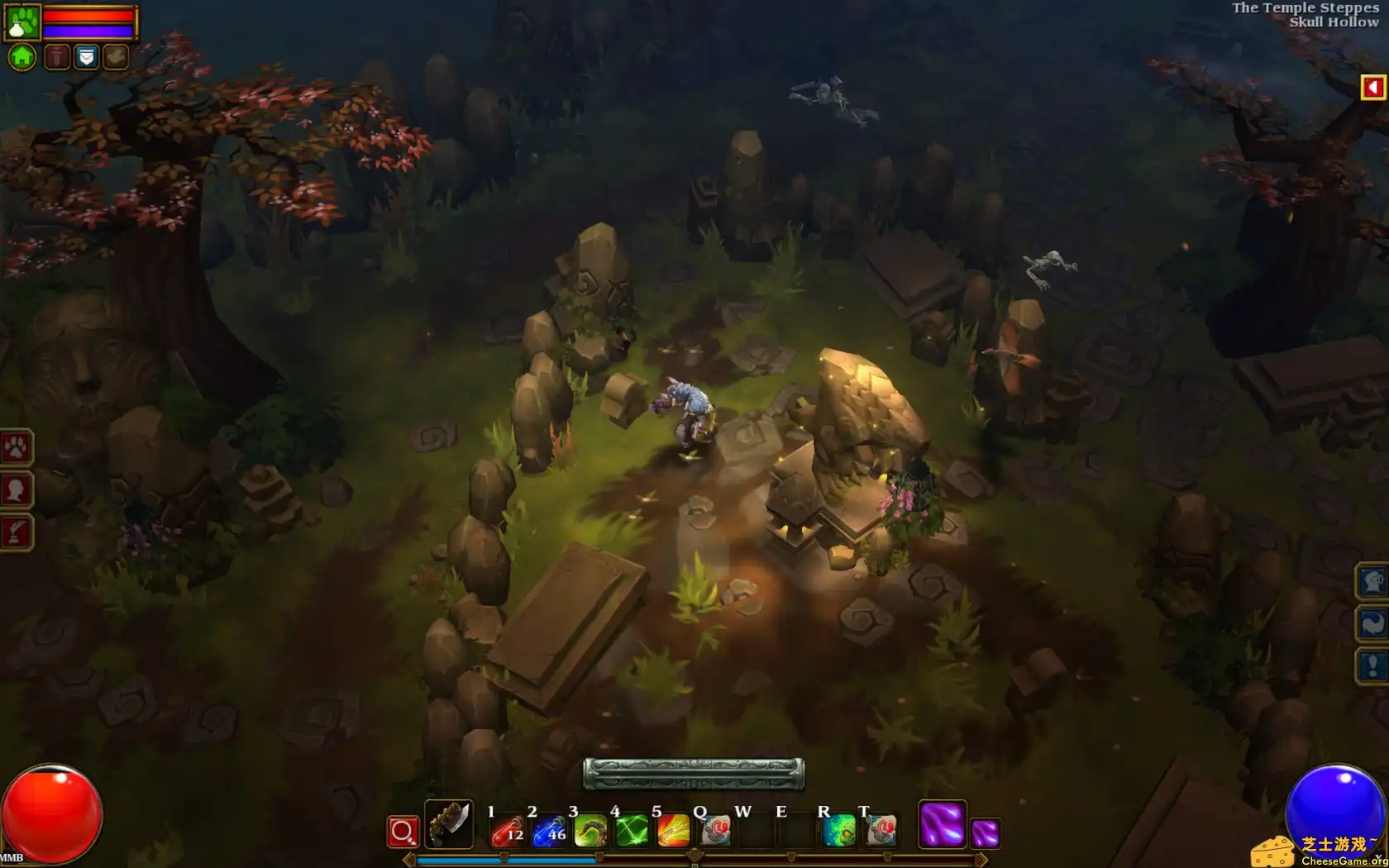This screenshot has width=1389, height=868.
Task: Activate the green skill in hotbar slot 3
Action: coord(590,832)
